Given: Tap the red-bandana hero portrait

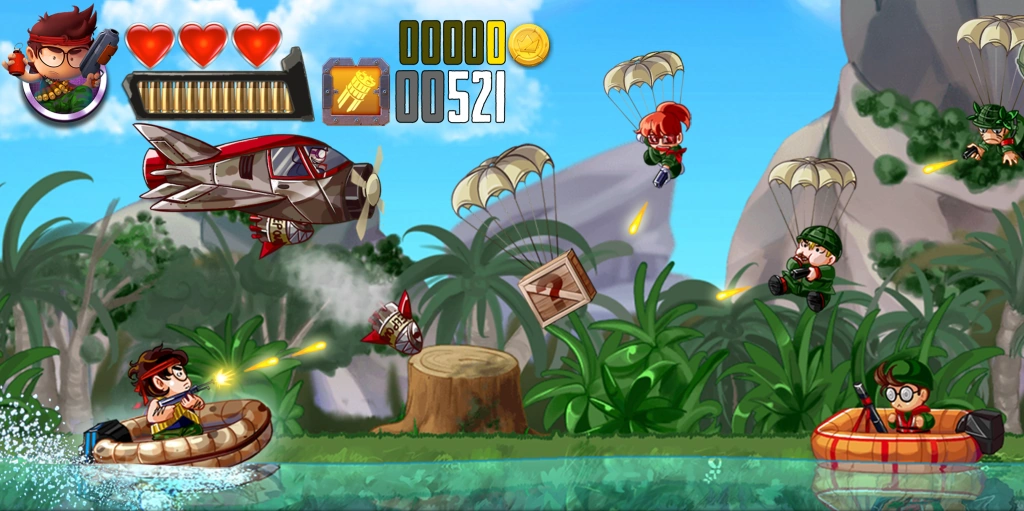Looking at the screenshot, I should [x=63, y=67].
